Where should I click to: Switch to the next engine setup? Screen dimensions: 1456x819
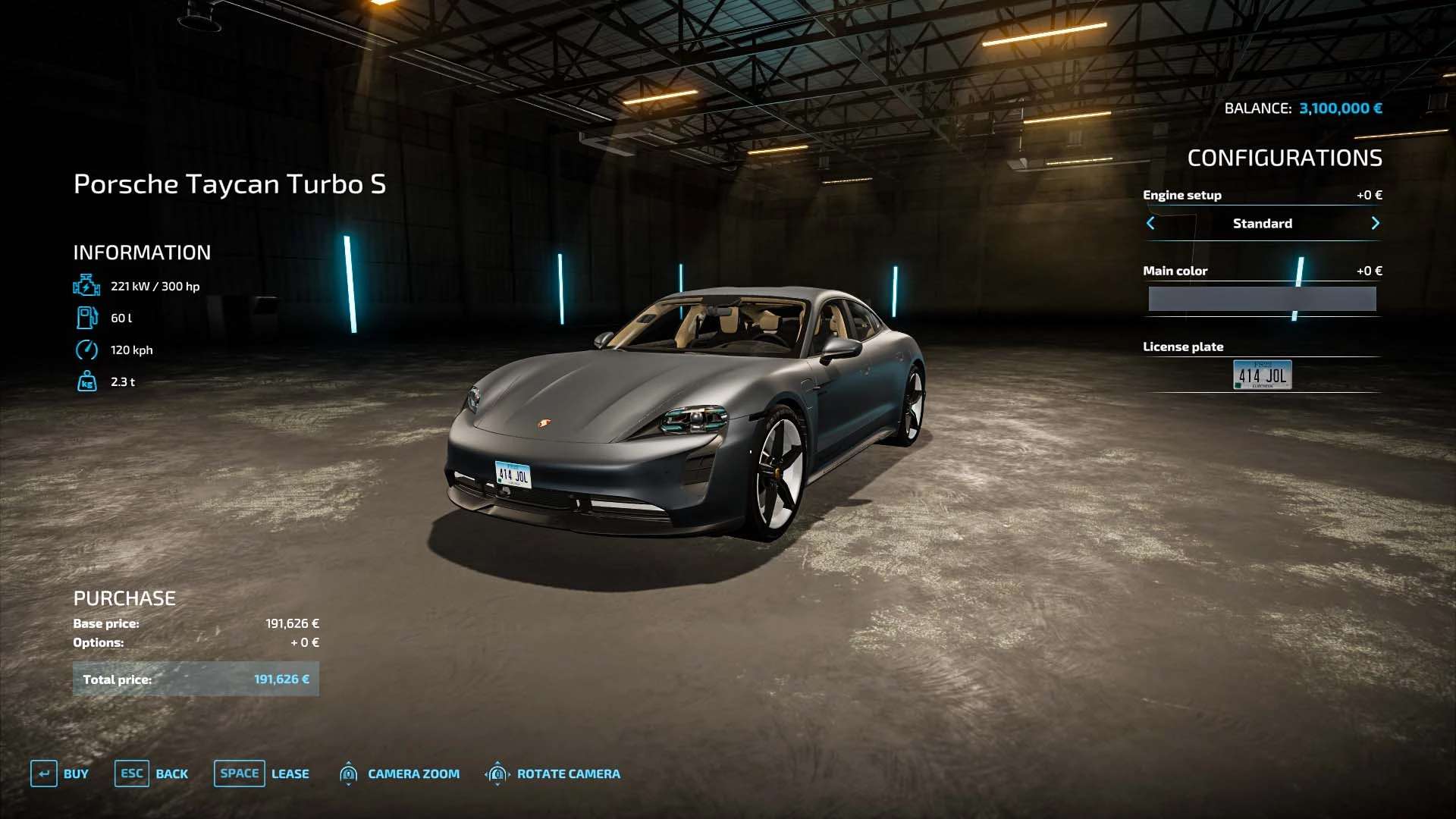(x=1375, y=223)
